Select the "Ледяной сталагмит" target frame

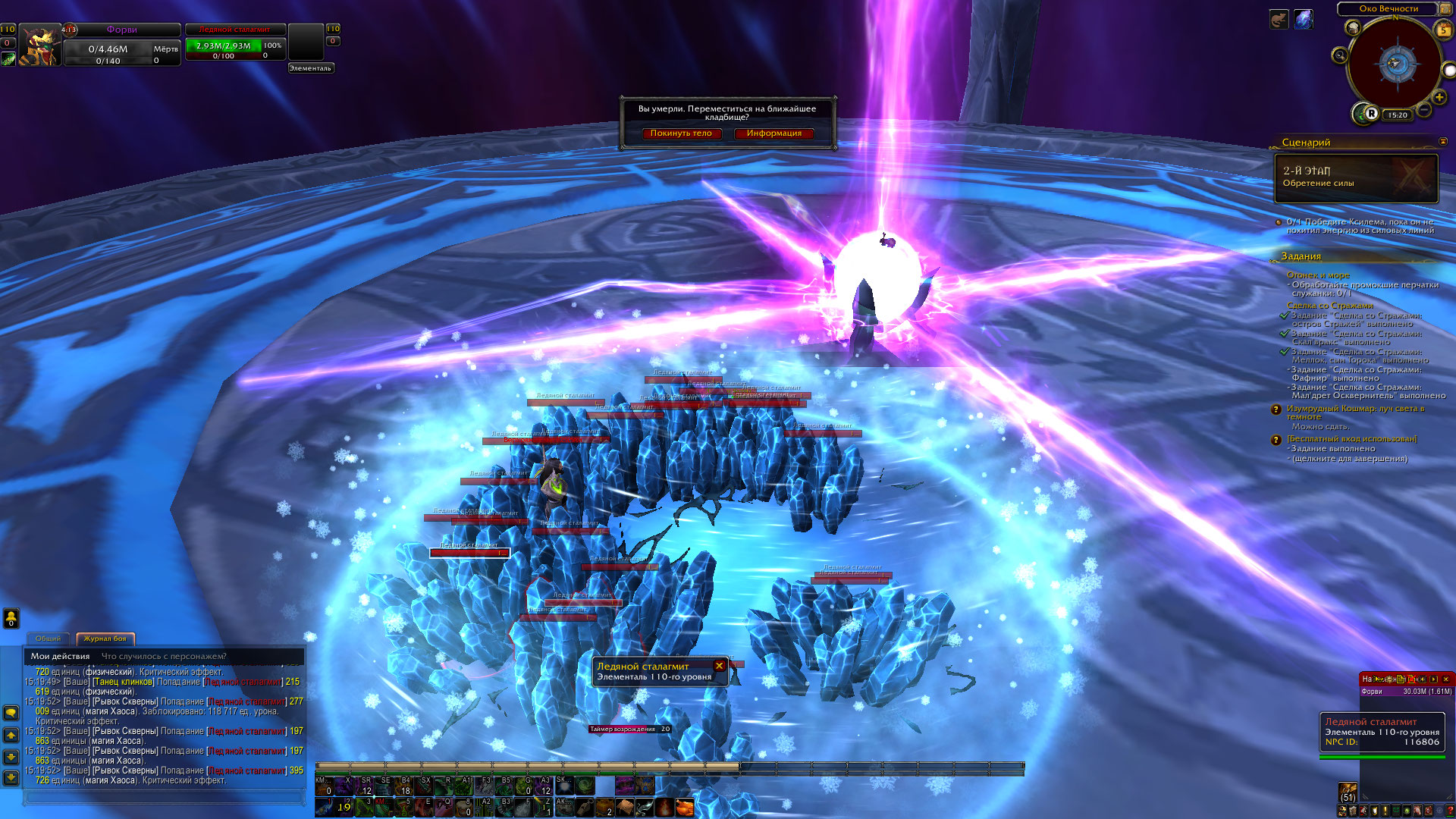(x=235, y=44)
